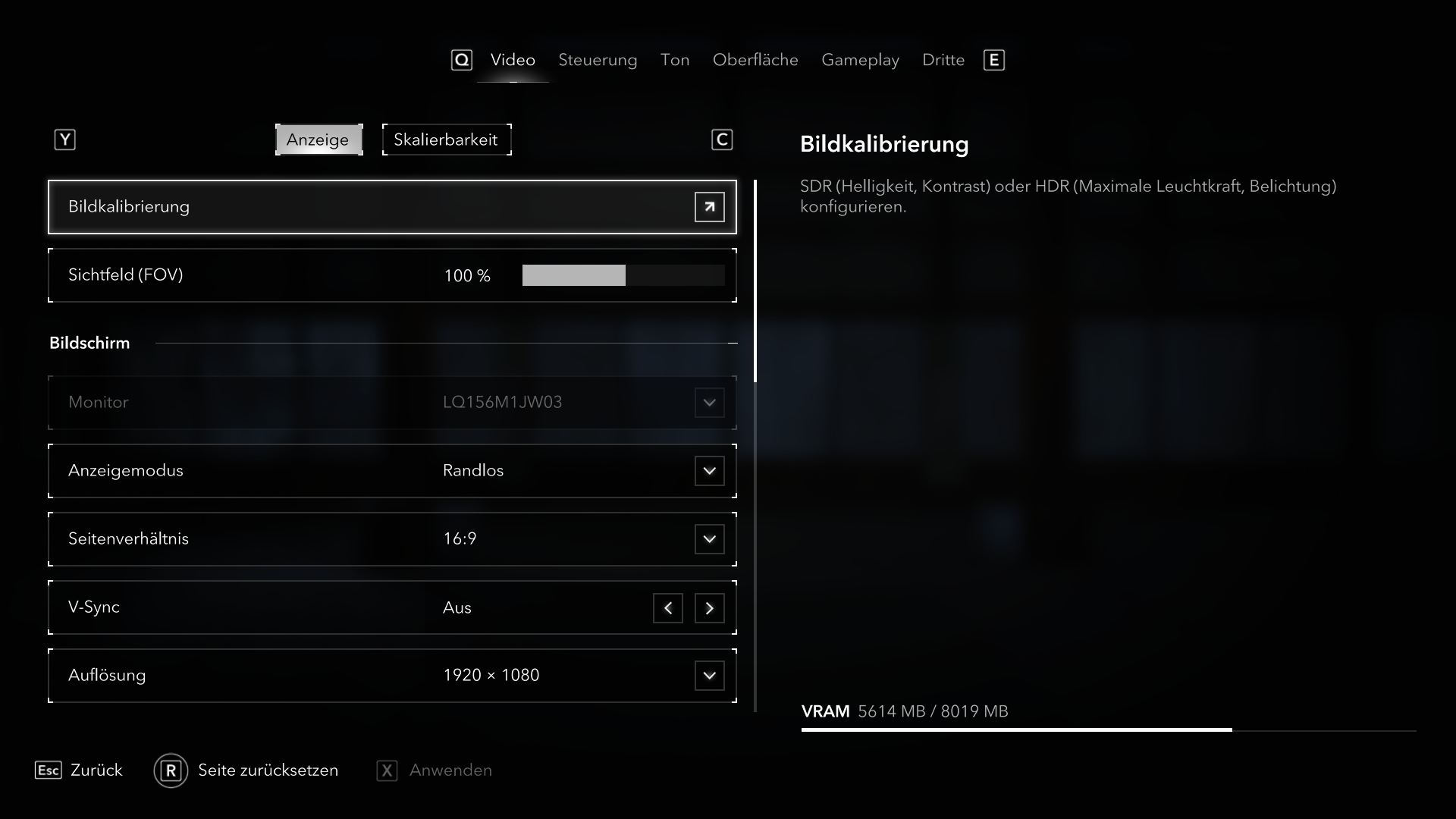
Task: Select the Video tab
Action: 513,60
